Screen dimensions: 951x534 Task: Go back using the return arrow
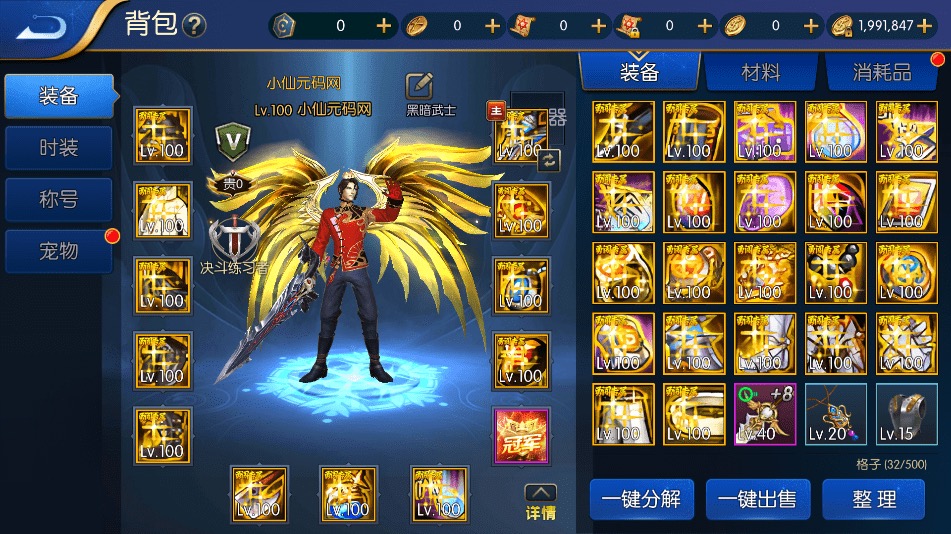tap(42, 25)
